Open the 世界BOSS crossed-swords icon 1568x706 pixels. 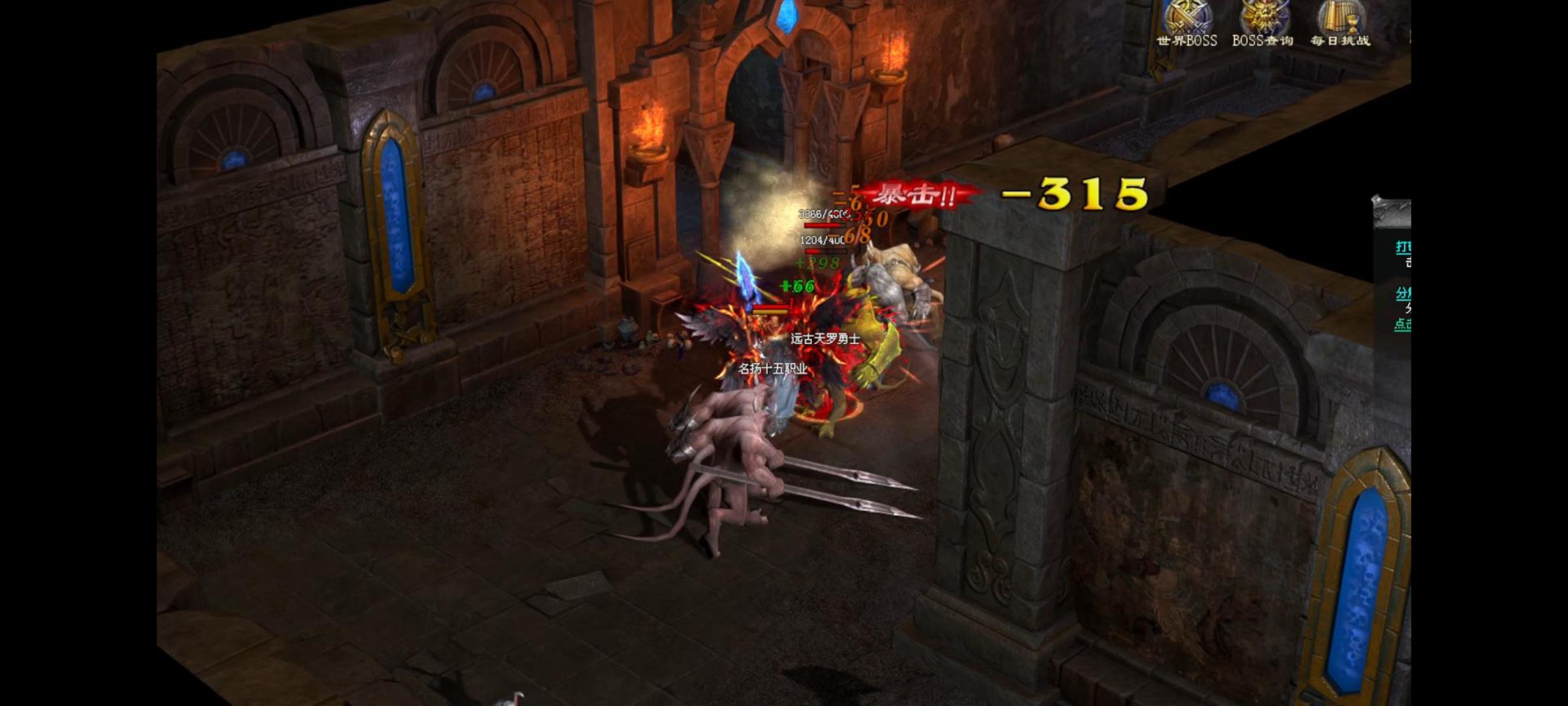[1186, 21]
